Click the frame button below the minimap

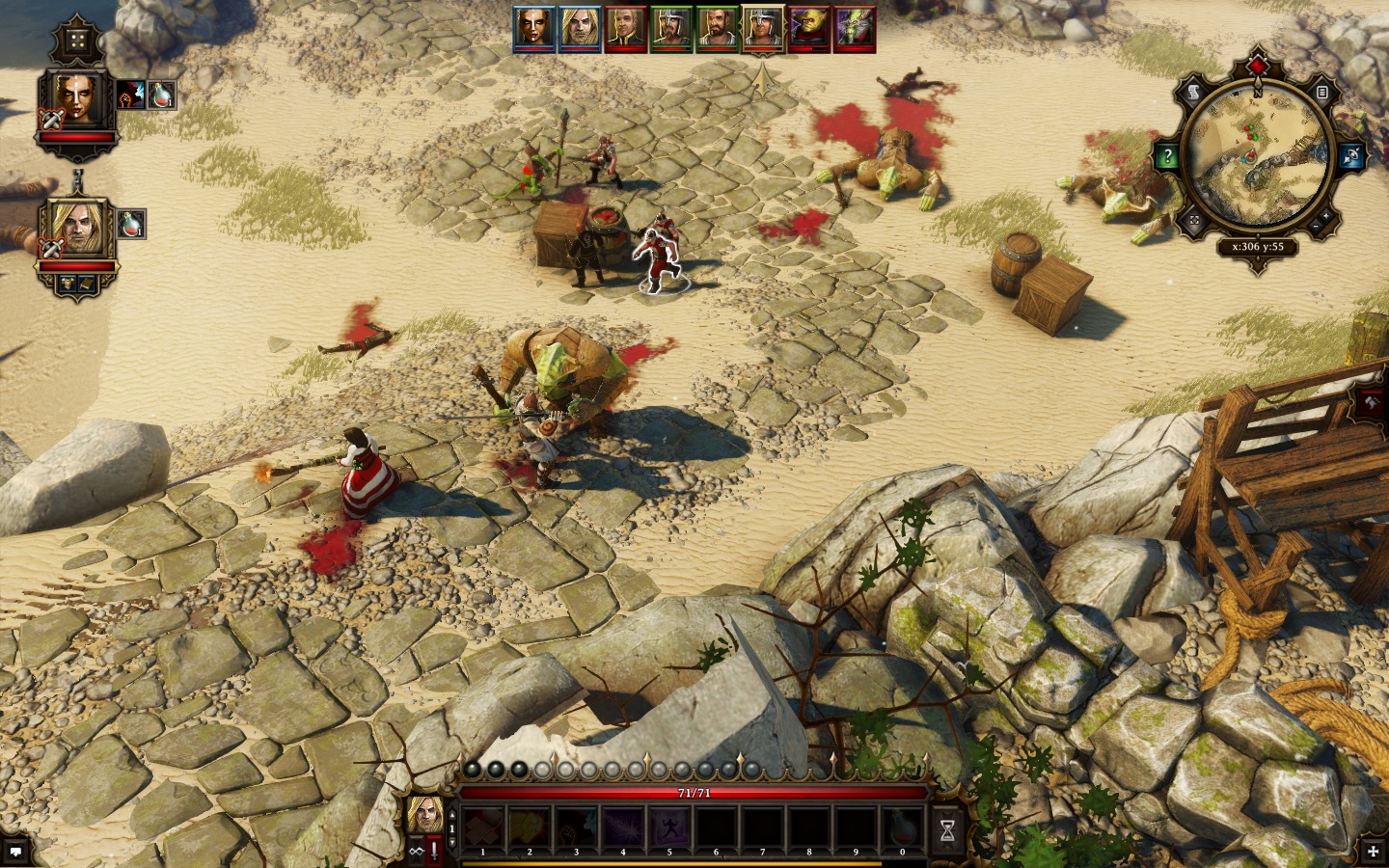[x=1194, y=221]
